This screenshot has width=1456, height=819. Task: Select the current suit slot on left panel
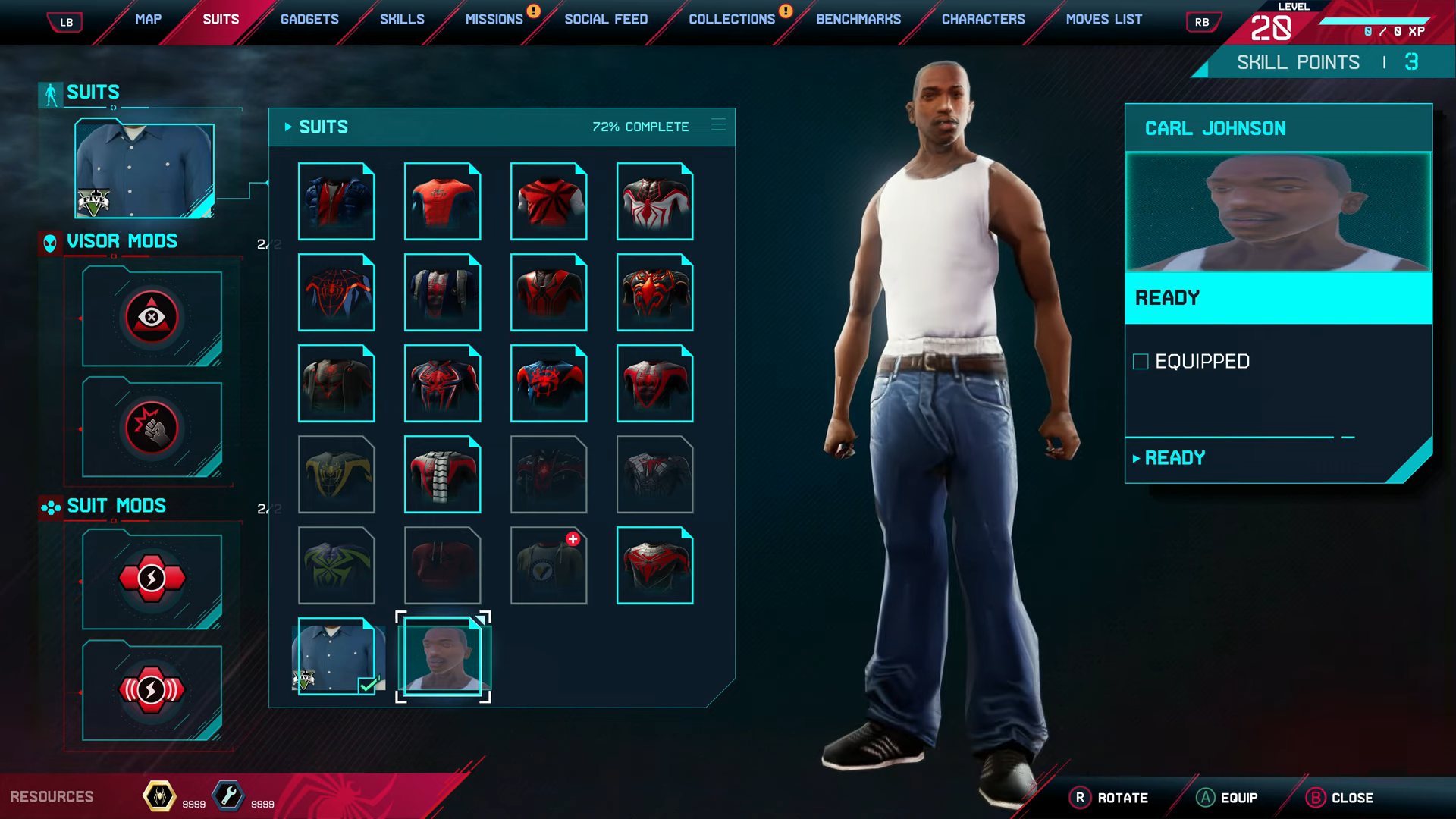(144, 170)
